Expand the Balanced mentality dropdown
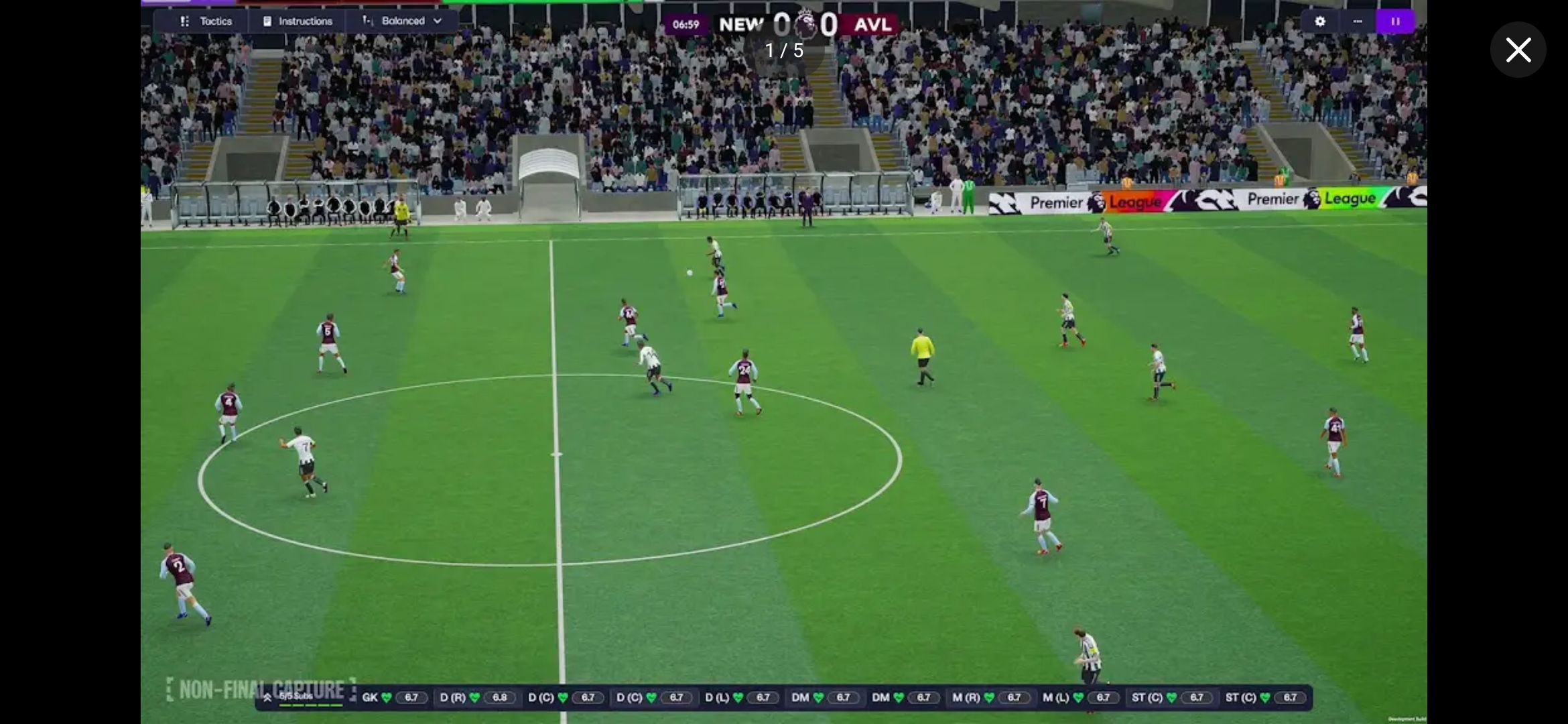Viewport: 1568px width, 724px height. 403,21
